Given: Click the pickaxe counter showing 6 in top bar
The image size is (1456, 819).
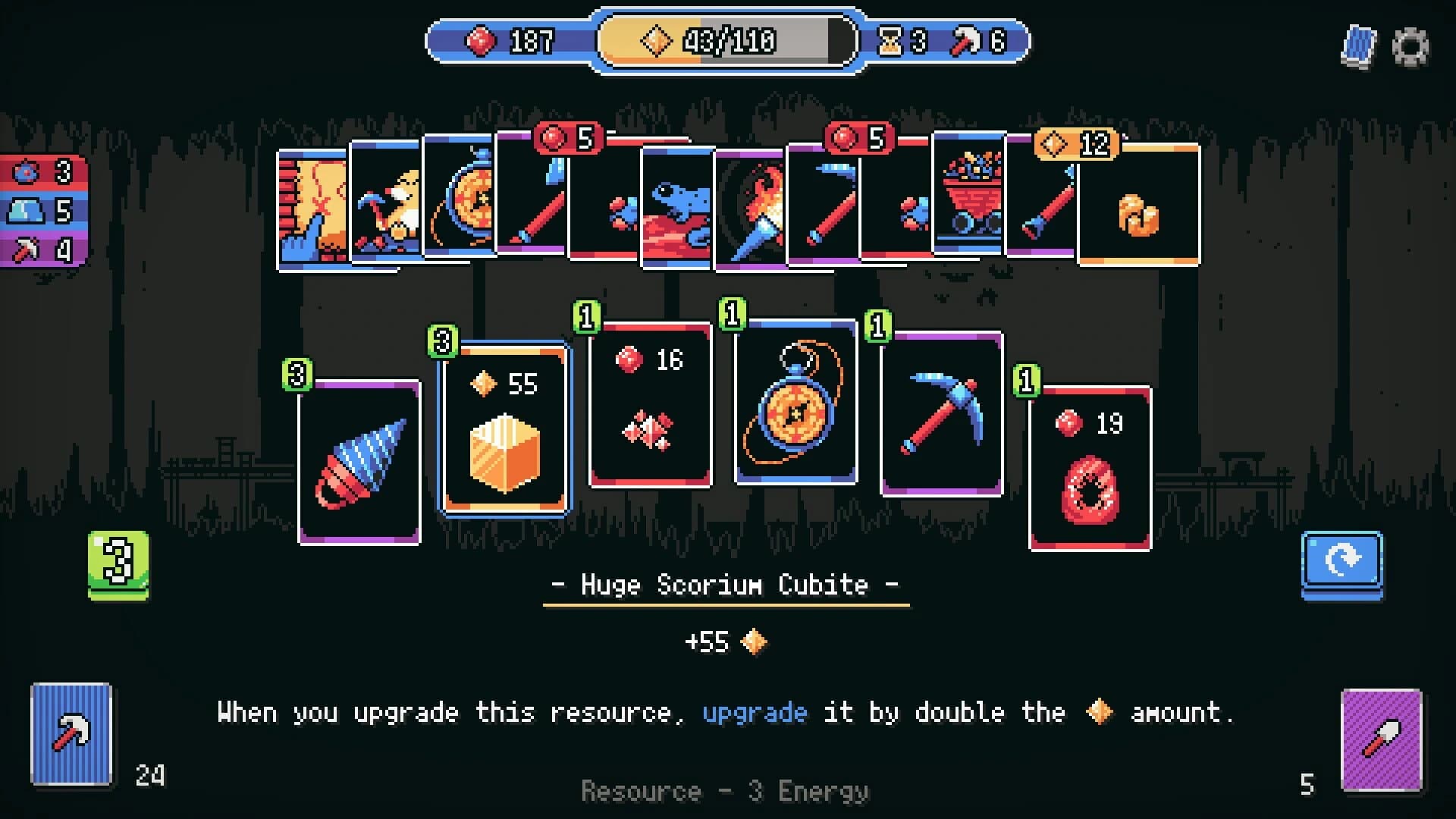Looking at the screenshot, I should [x=982, y=42].
